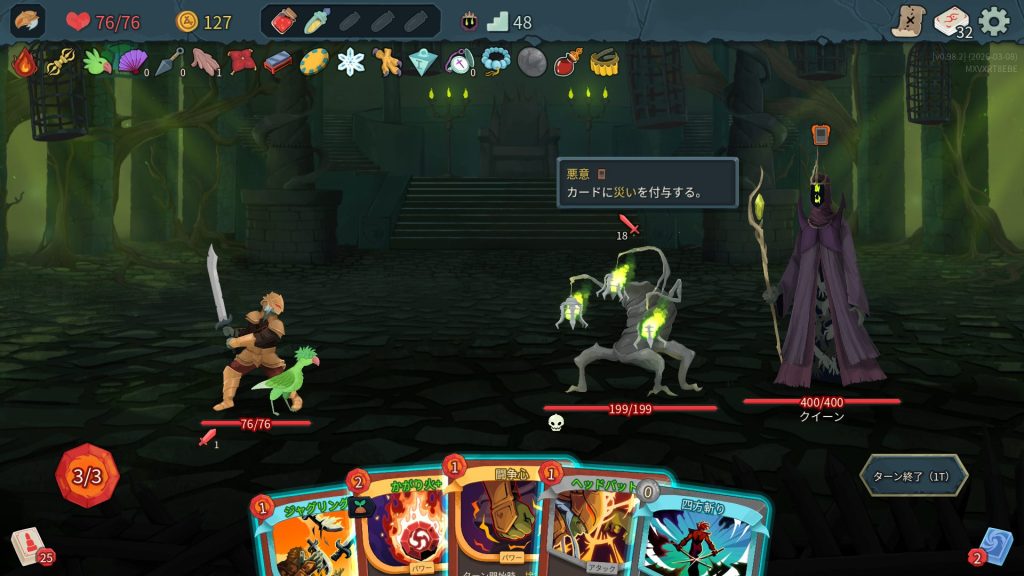The height and width of the screenshot is (576, 1024).
Task: Inspect the blue bead bracelet relic
Action: coord(495,62)
